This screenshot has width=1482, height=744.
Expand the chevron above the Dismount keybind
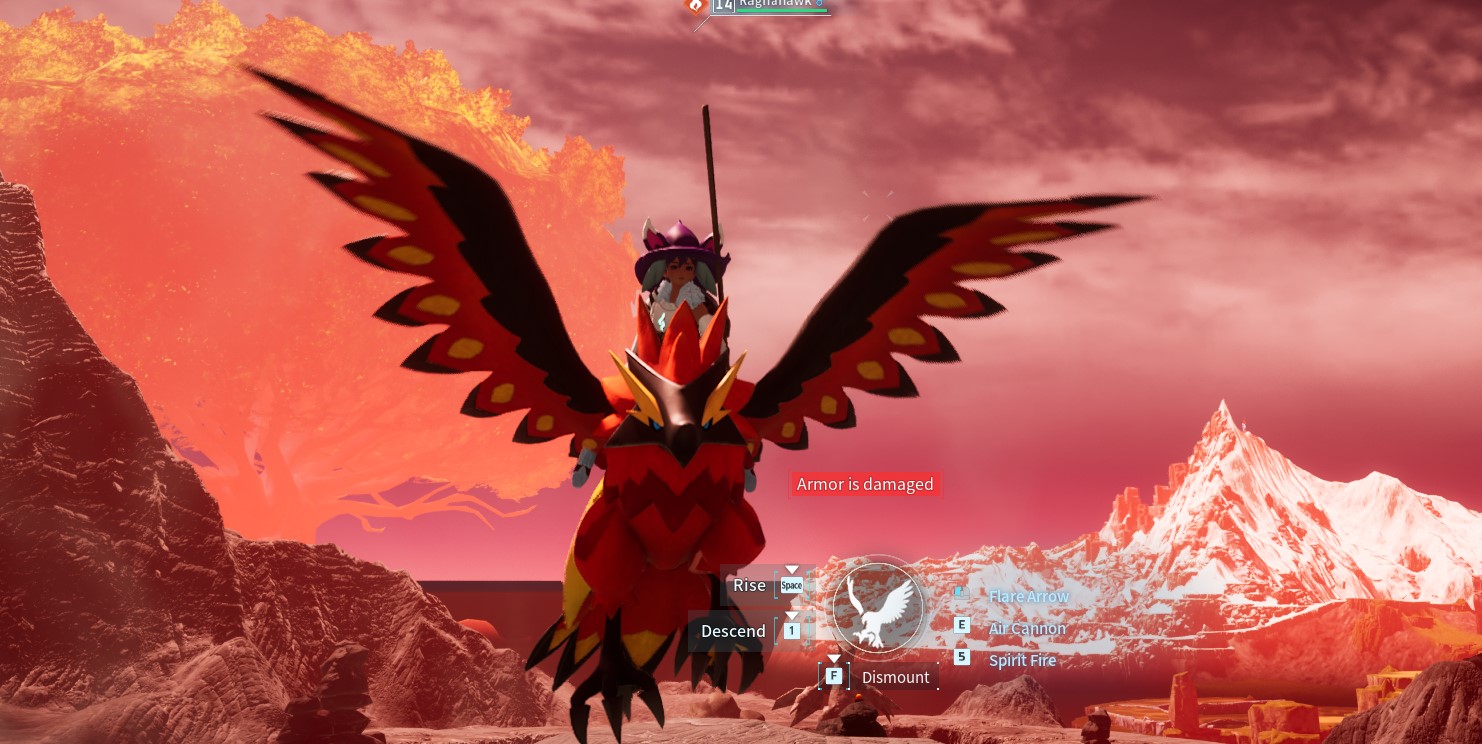click(x=834, y=659)
